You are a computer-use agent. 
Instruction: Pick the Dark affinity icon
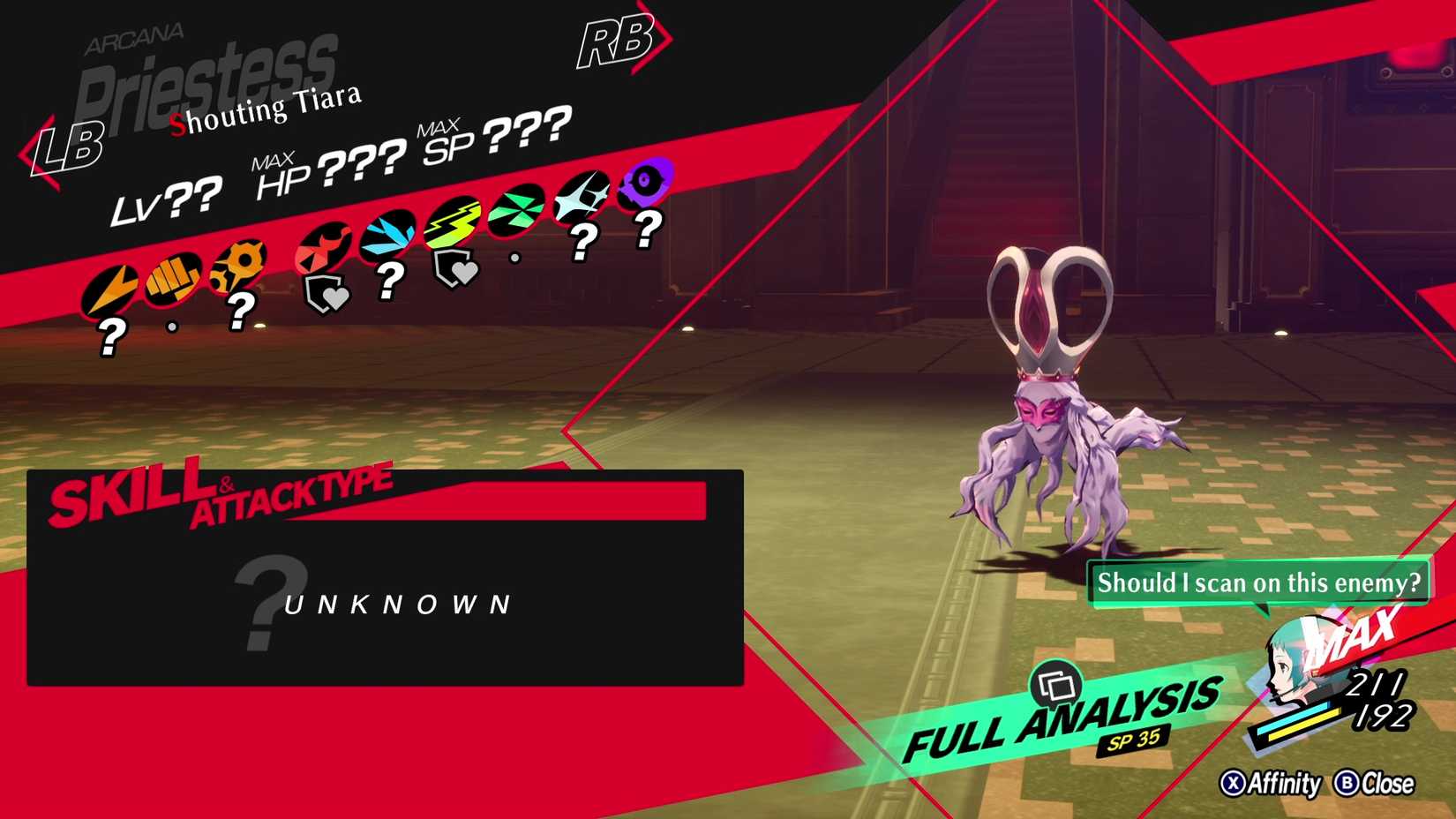[645, 183]
